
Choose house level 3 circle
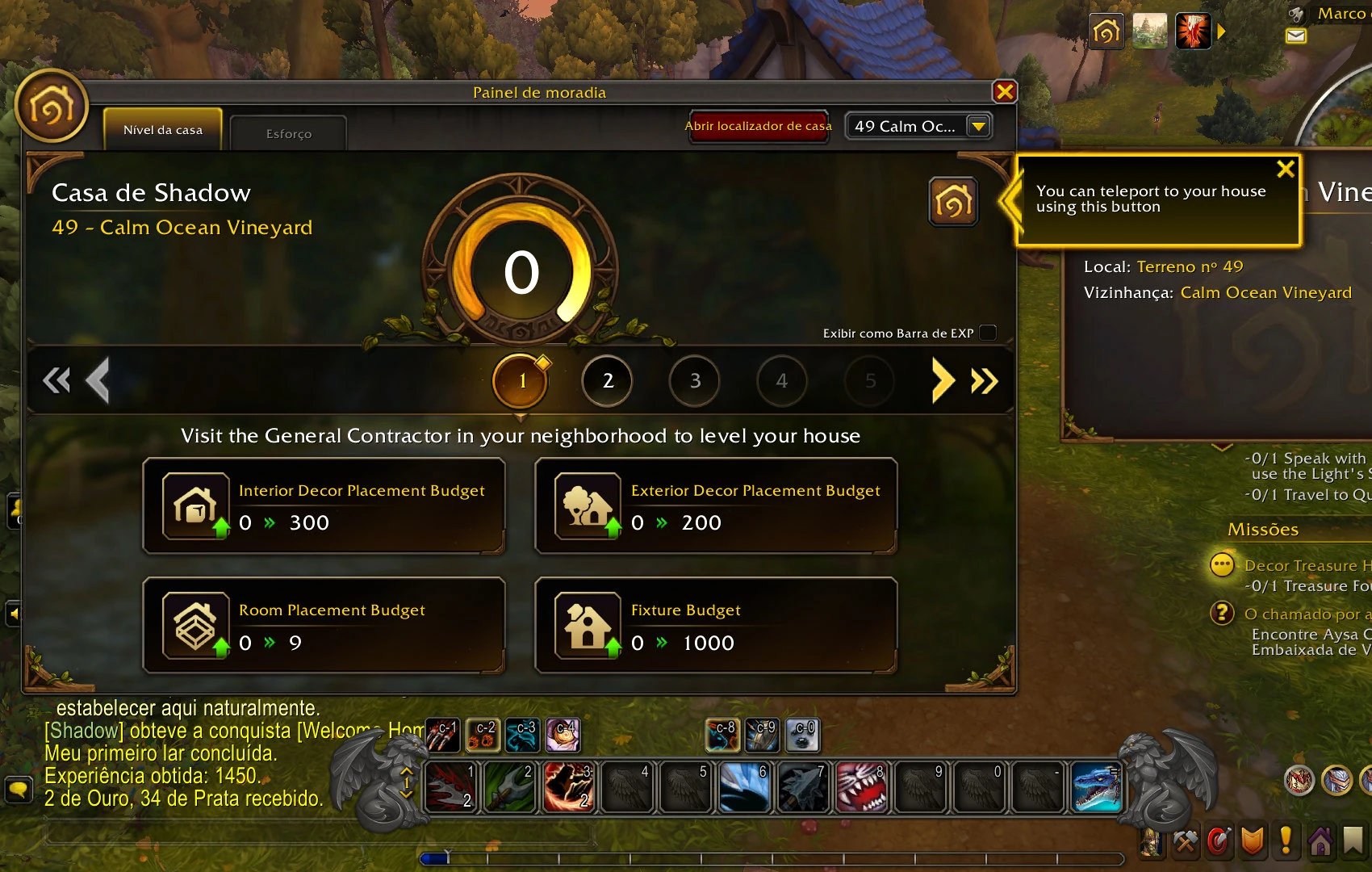point(695,381)
